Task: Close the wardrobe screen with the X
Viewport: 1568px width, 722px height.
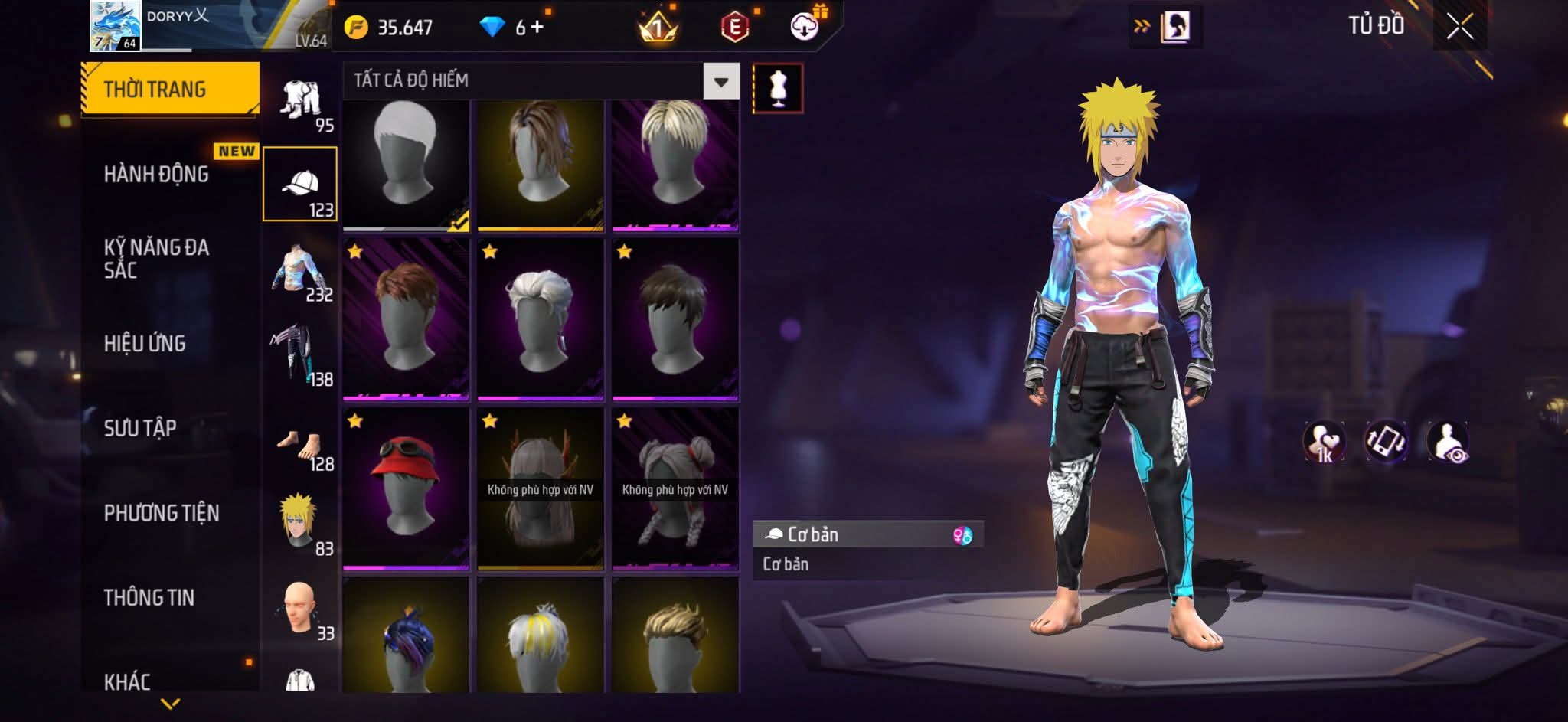Action: [x=1459, y=28]
